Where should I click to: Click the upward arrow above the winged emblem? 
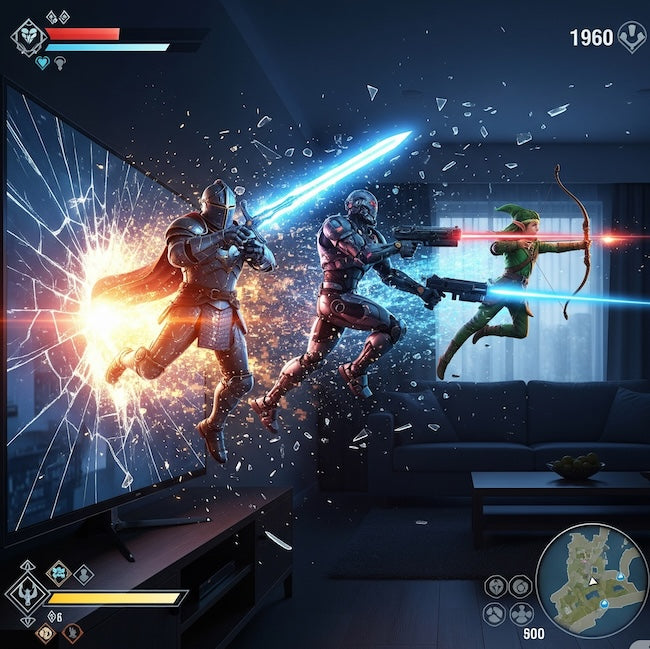click(x=28, y=566)
